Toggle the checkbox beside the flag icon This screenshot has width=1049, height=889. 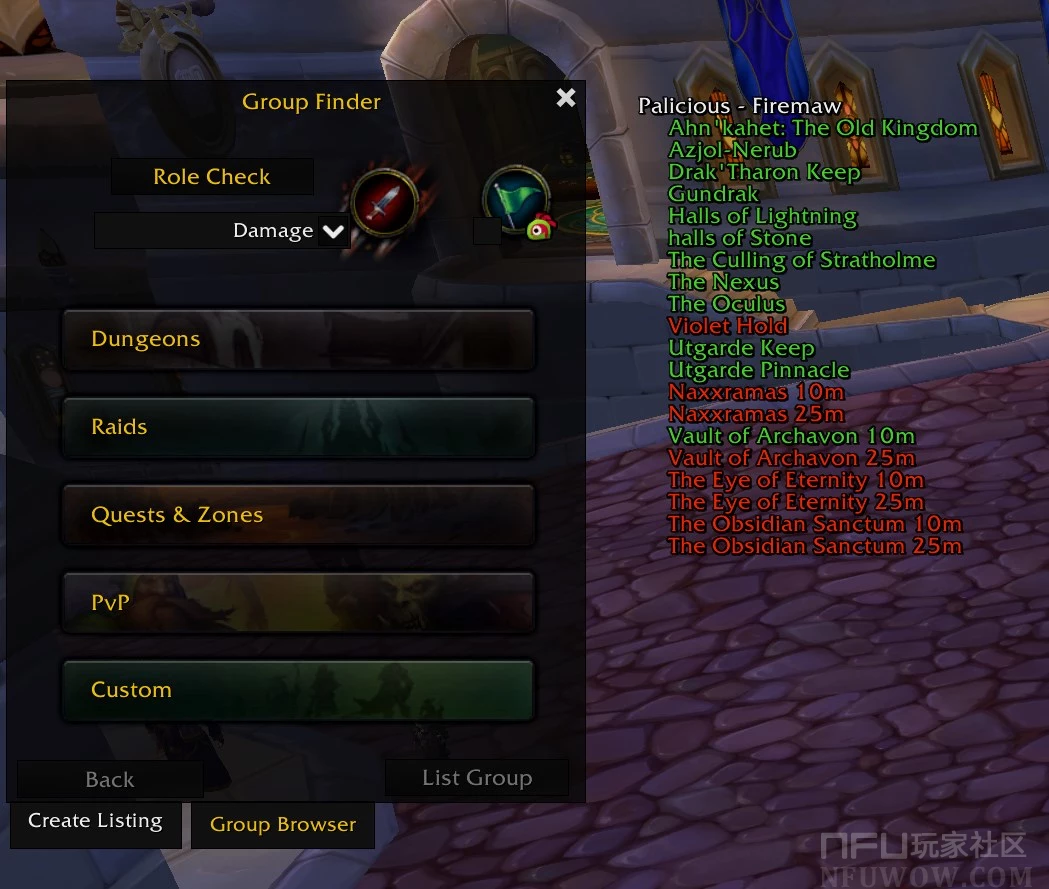point(487,232)
